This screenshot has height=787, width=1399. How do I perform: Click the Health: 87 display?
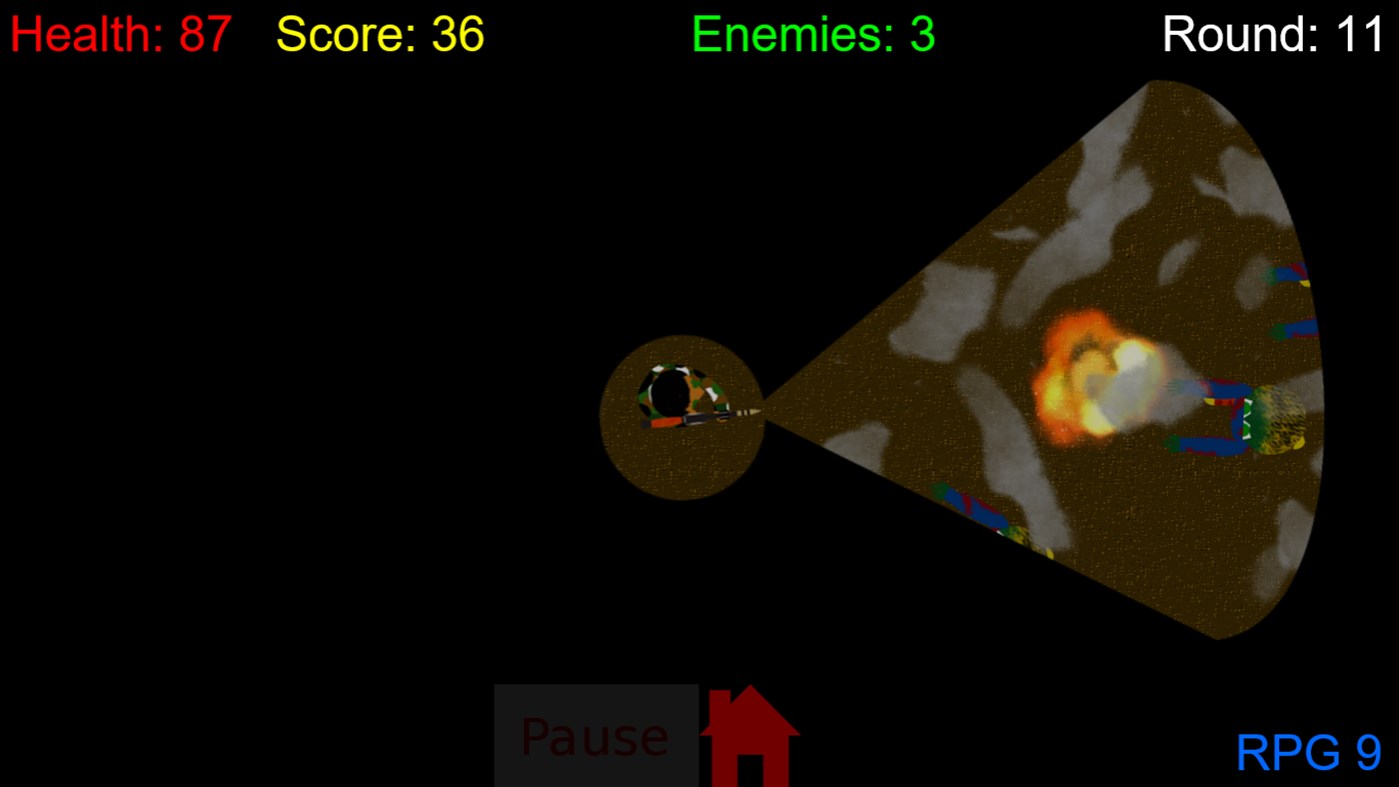[x=118, y=33]
